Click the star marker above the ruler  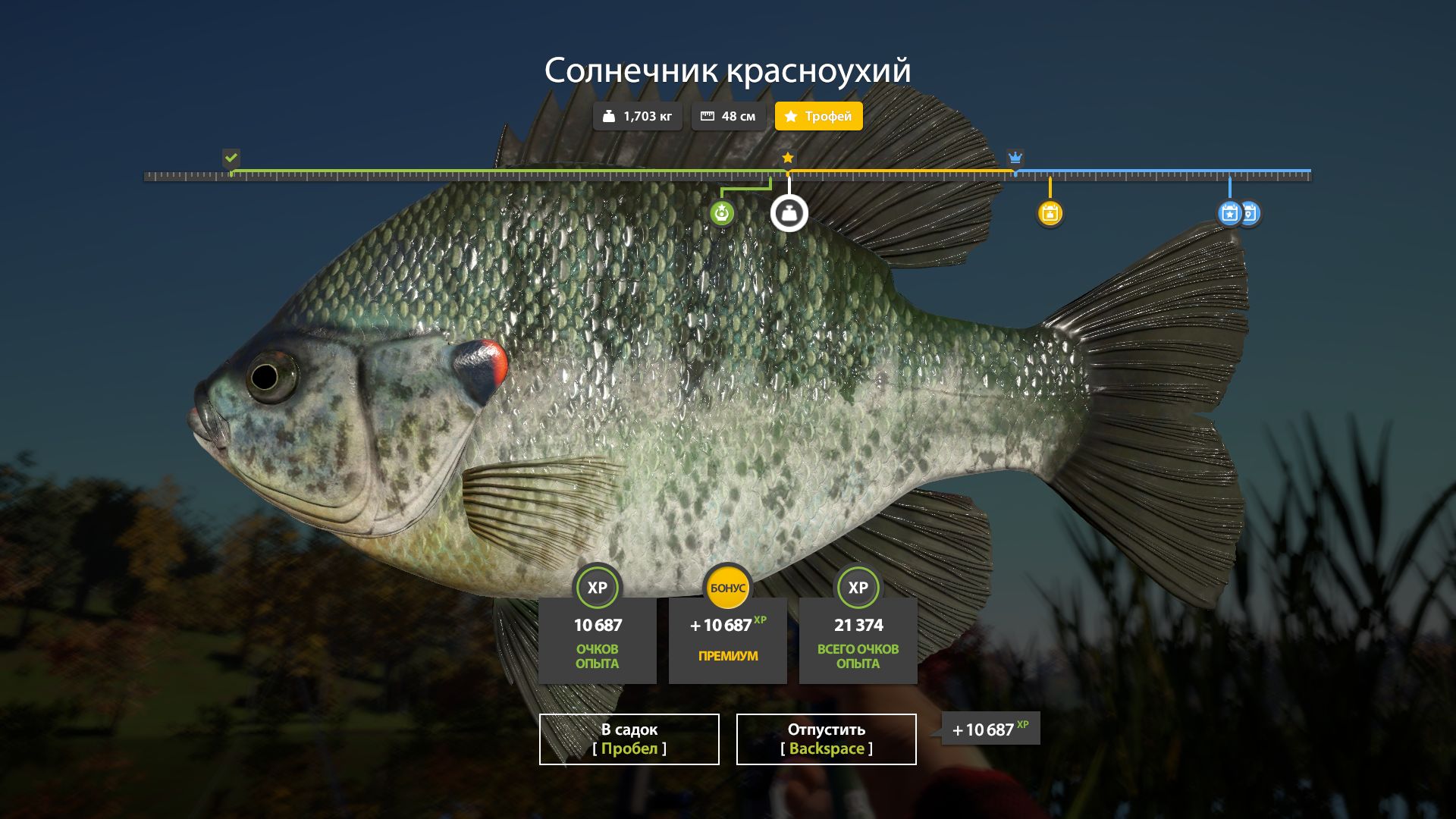(788, 158)
